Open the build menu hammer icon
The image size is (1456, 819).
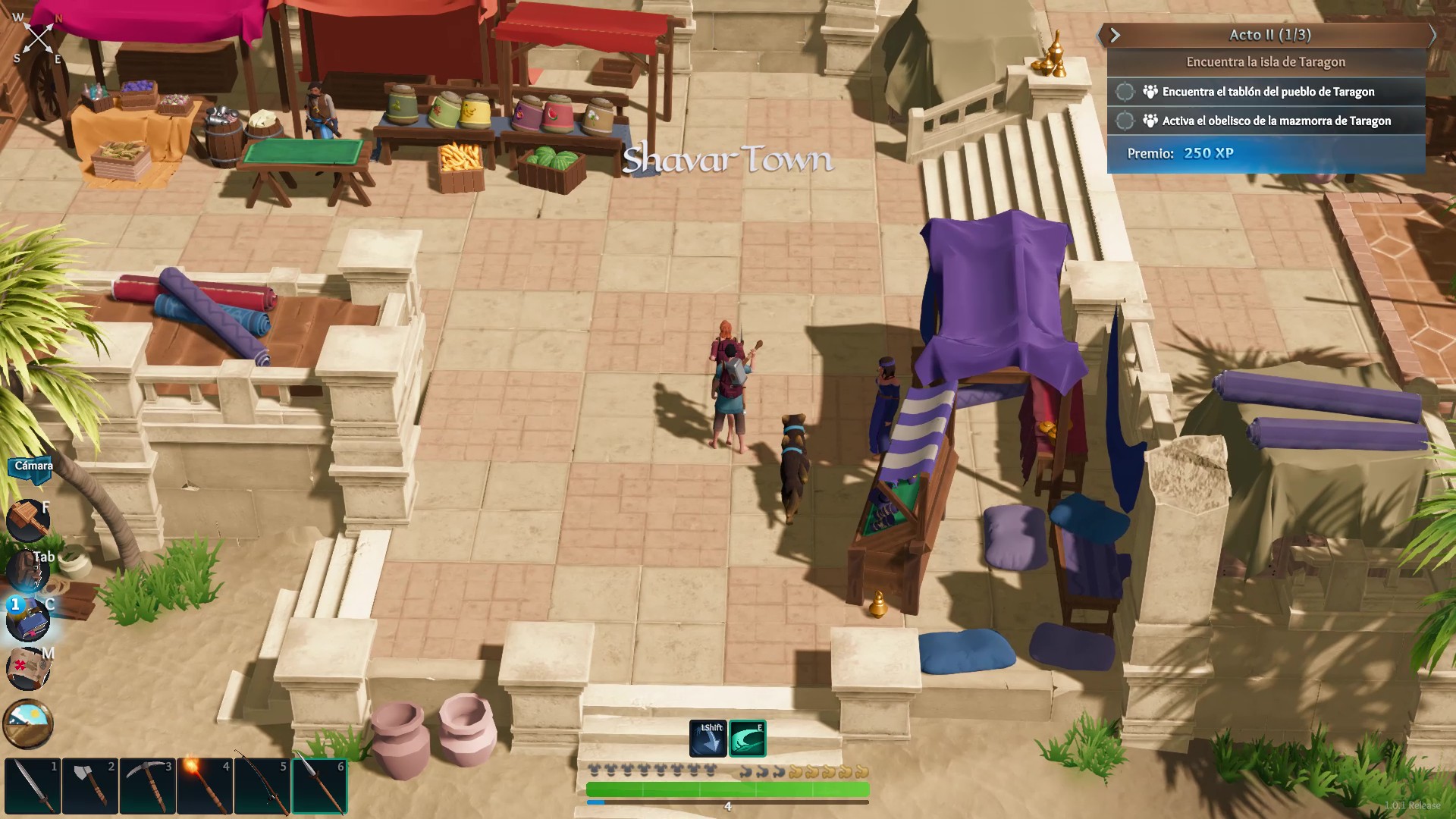(27, 521)
